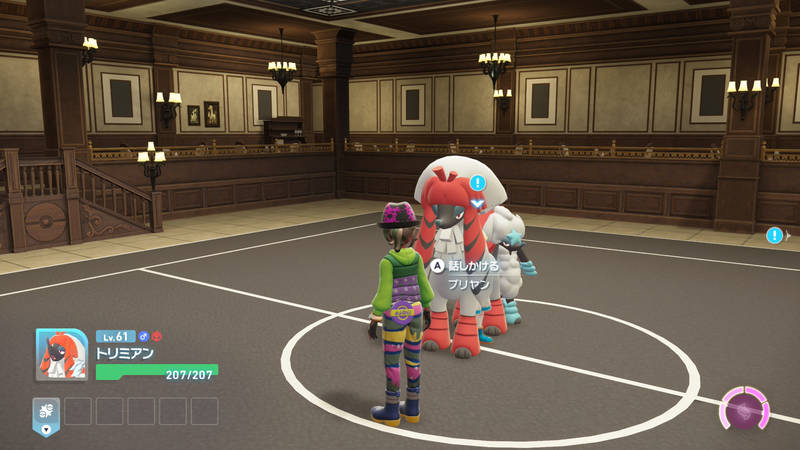This screenshot has height=450, width=800.
Task: Activate the purple Mega gauge orb
Action: 745,411
